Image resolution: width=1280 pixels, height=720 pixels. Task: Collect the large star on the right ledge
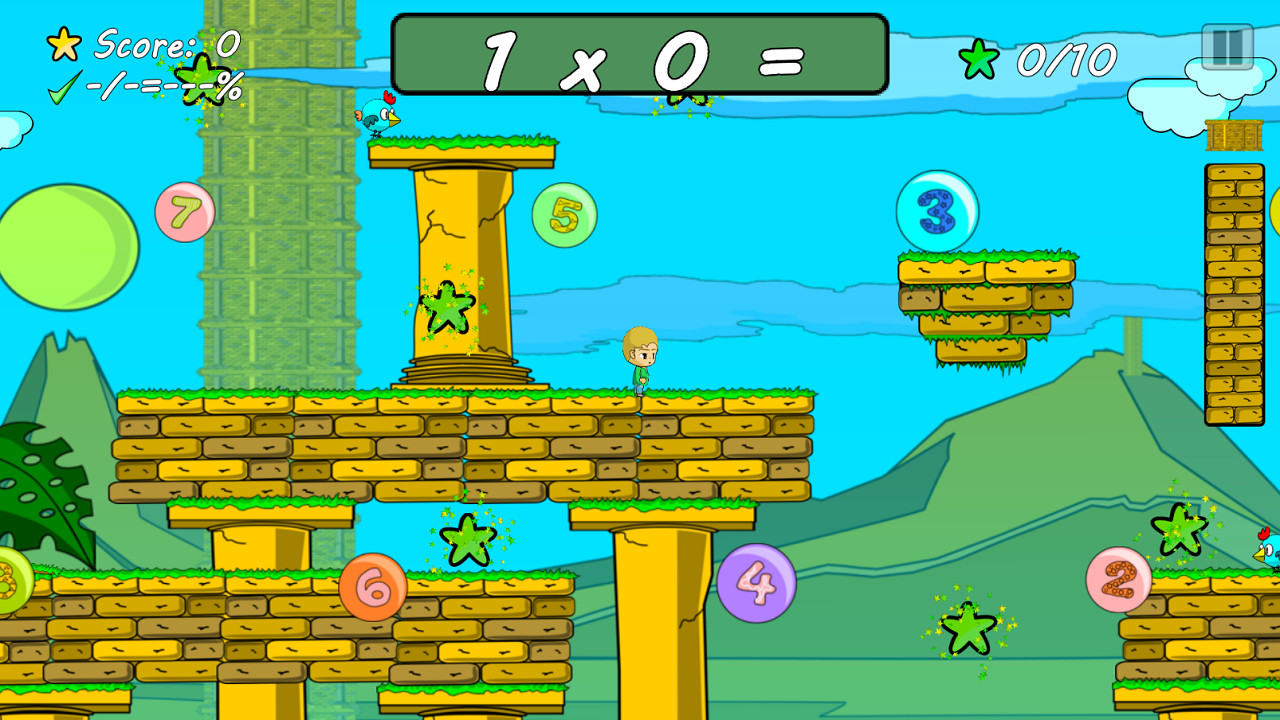[x=1180, y=530]
